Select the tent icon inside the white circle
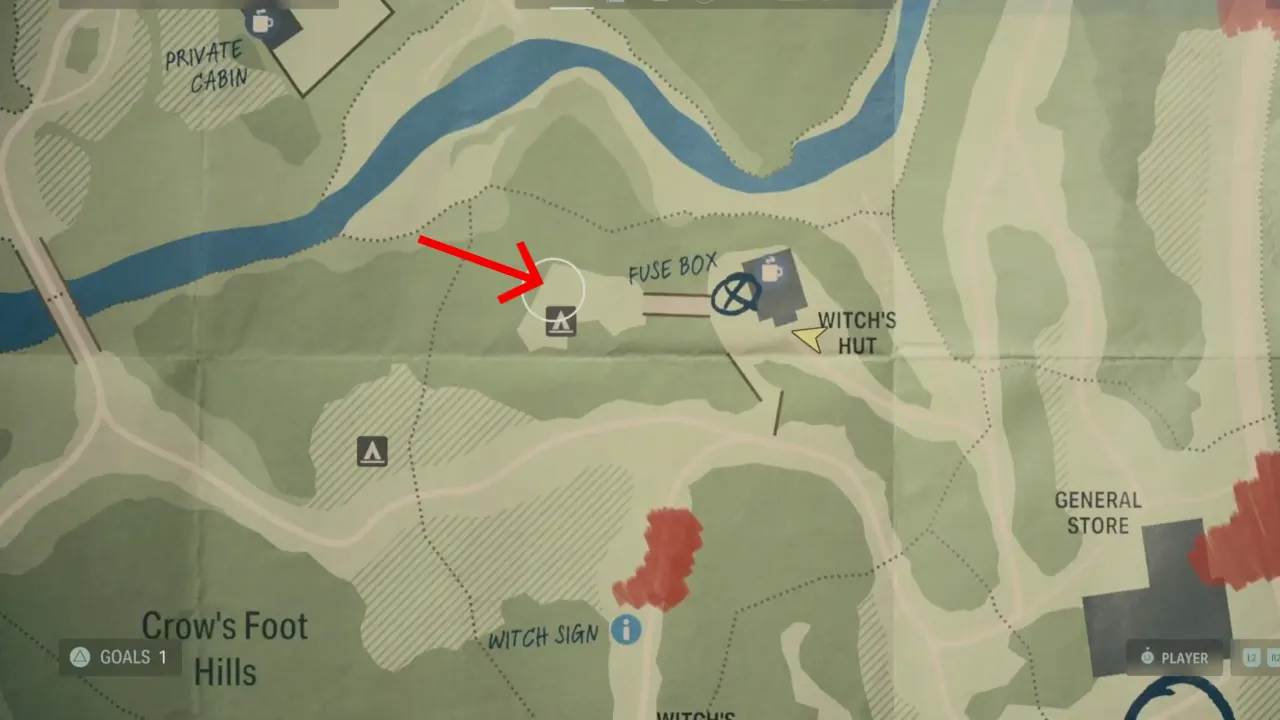Screen dimensions: 1280x720 pos(561,322)
